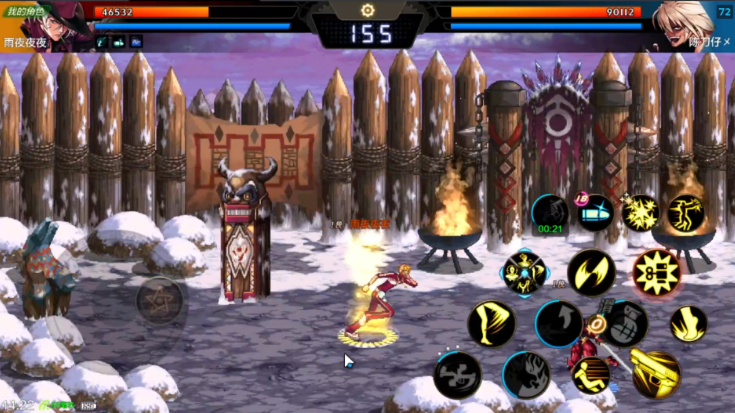
Task: Tap the virtual joystick star pad
Action: tap(159, 299)
